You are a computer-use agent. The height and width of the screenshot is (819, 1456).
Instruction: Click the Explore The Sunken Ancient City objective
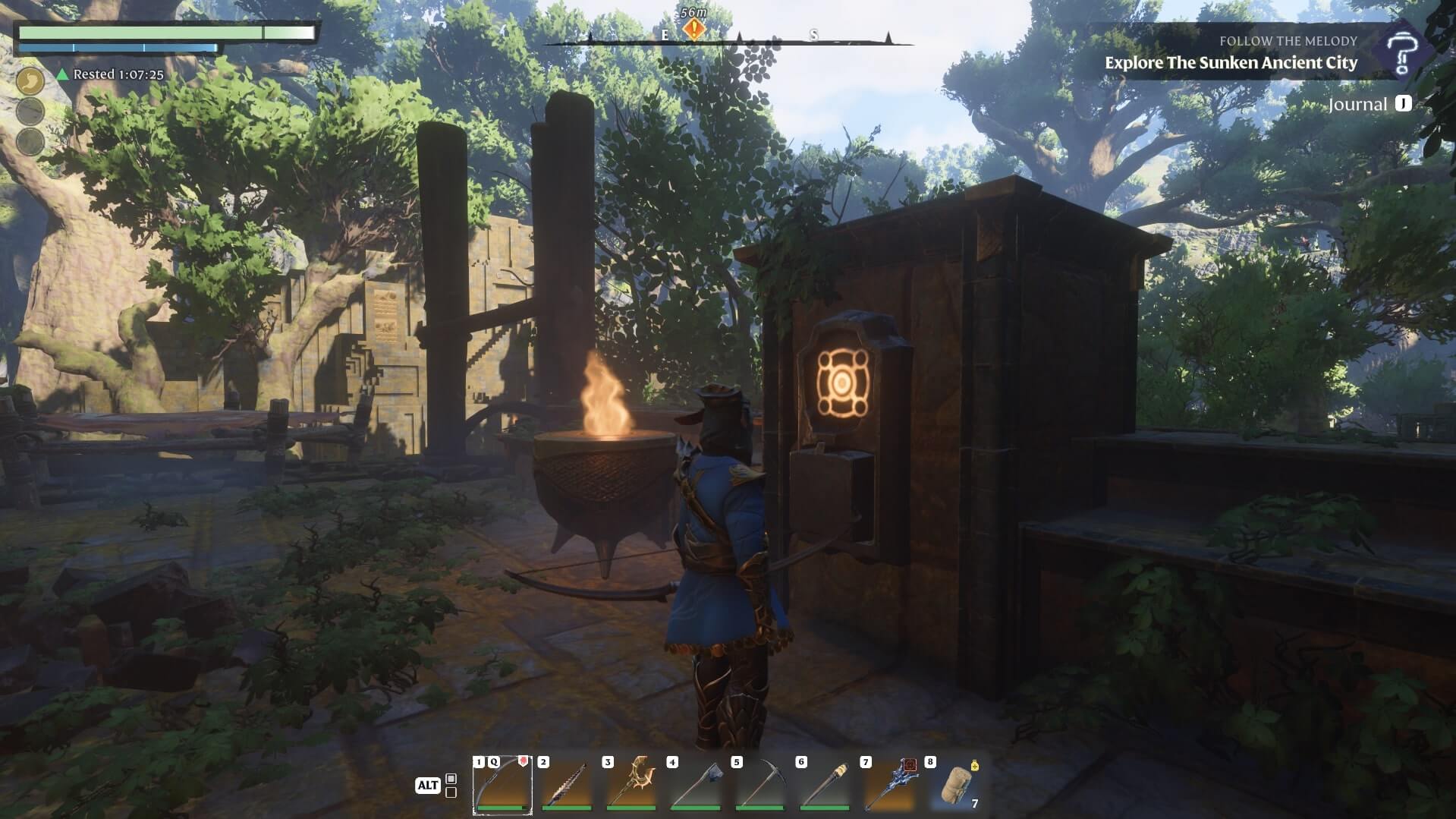click(1231, 63)
